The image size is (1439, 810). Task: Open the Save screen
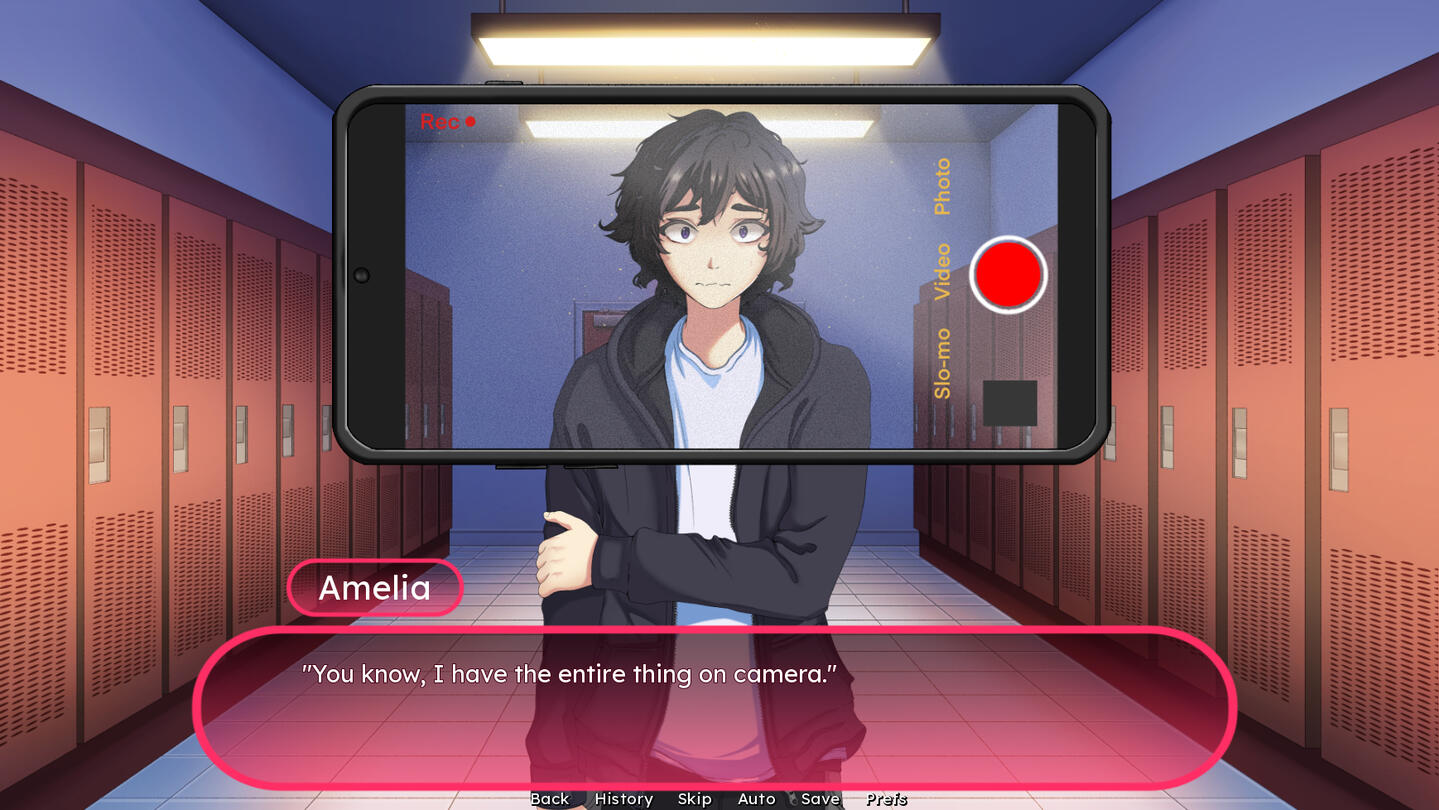click(820, 798)
